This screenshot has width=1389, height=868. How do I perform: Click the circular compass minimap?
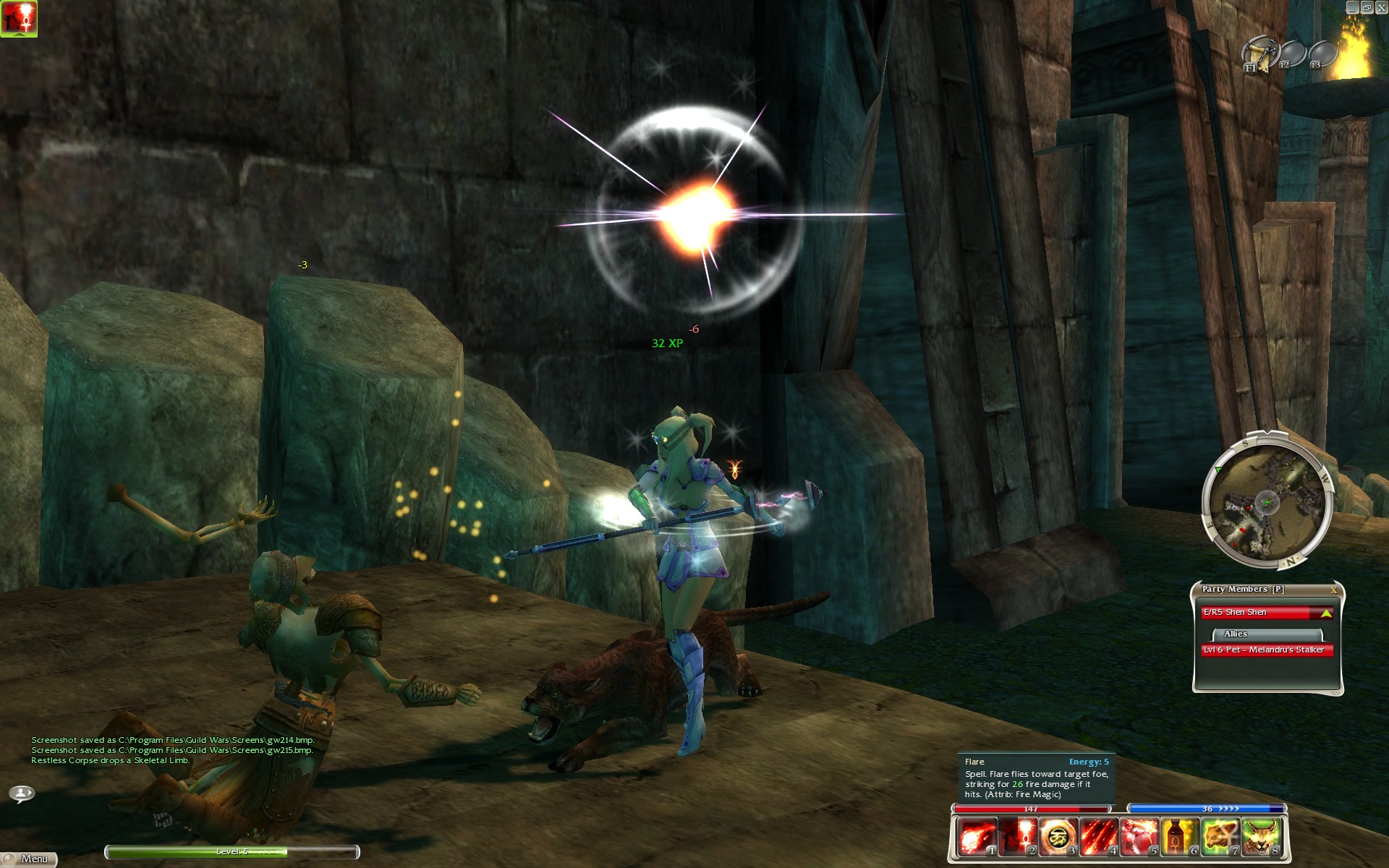(x=1266, y=501)
